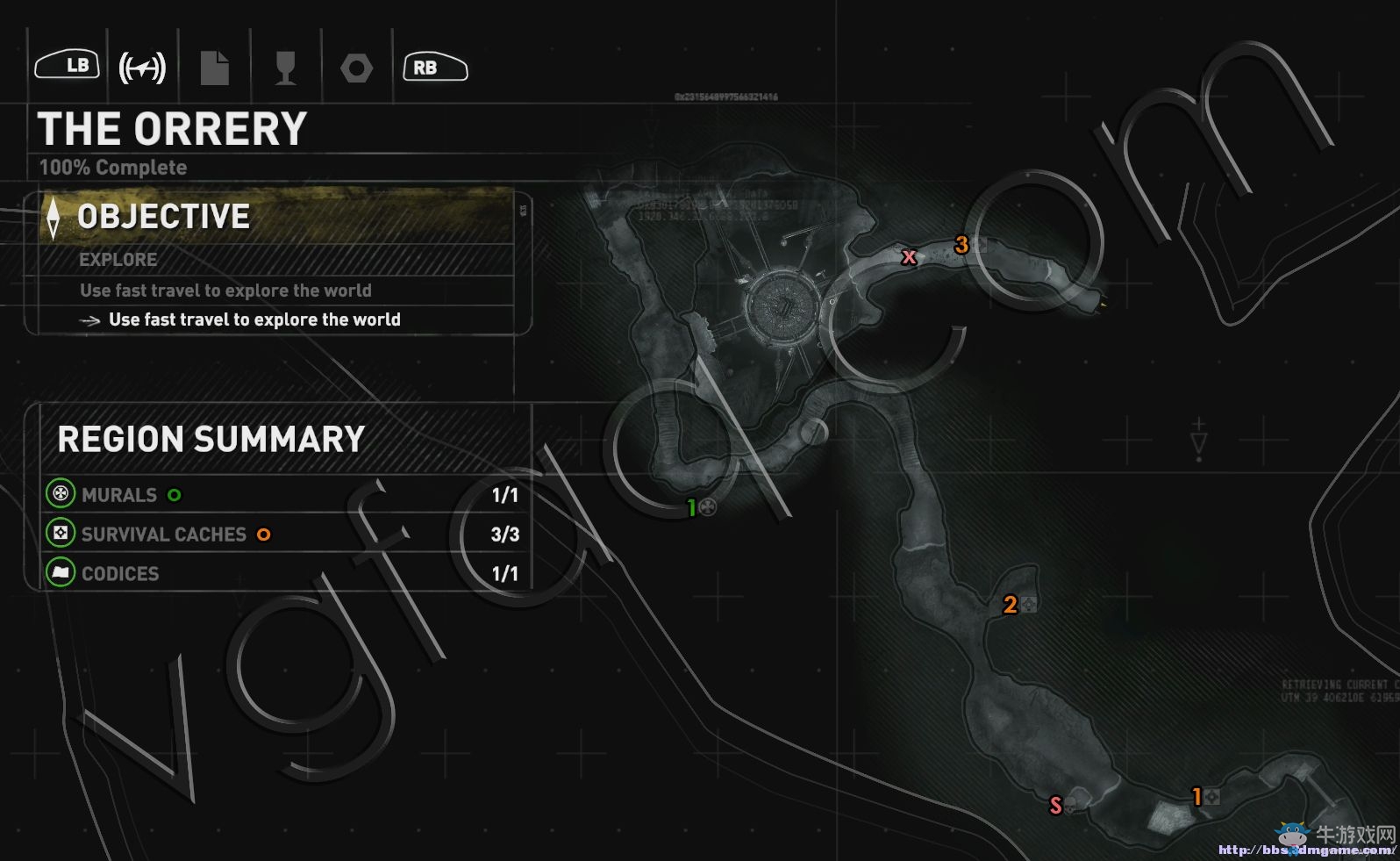Select survival cache marker beside orange 3
1400x861 pixels.
tap(980, 245)
